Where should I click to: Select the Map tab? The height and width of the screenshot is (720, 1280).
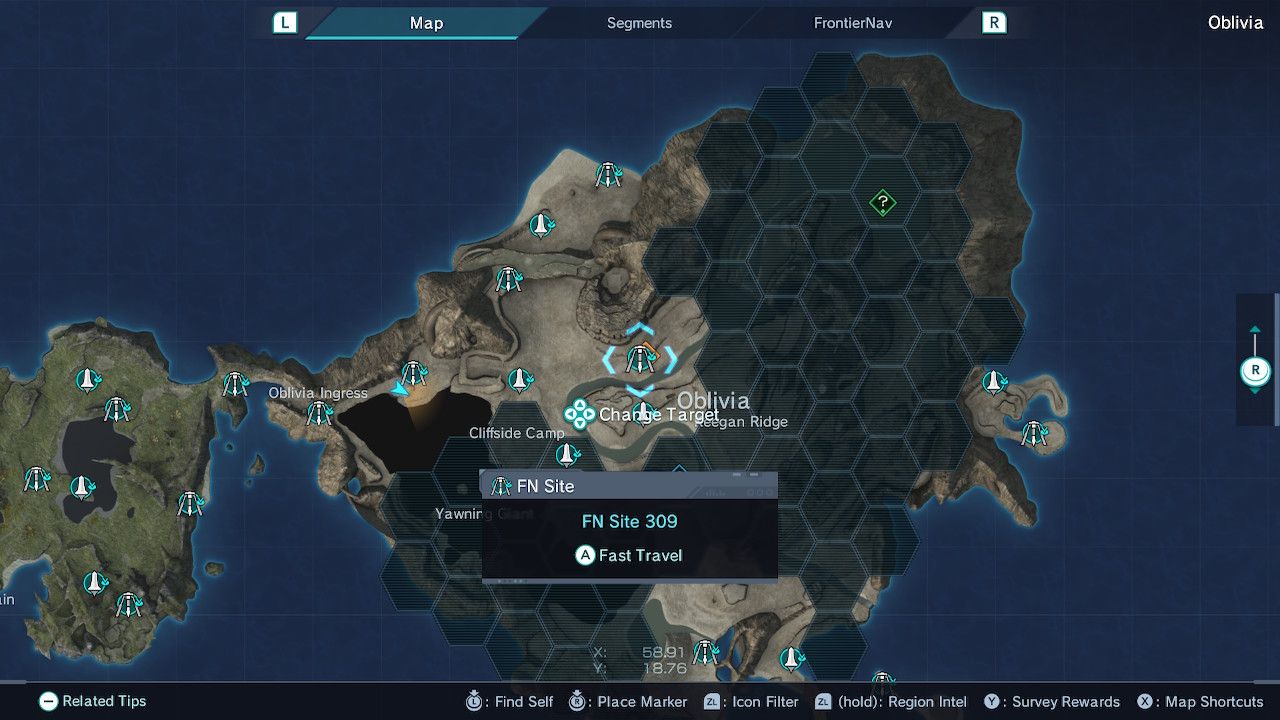426,23
